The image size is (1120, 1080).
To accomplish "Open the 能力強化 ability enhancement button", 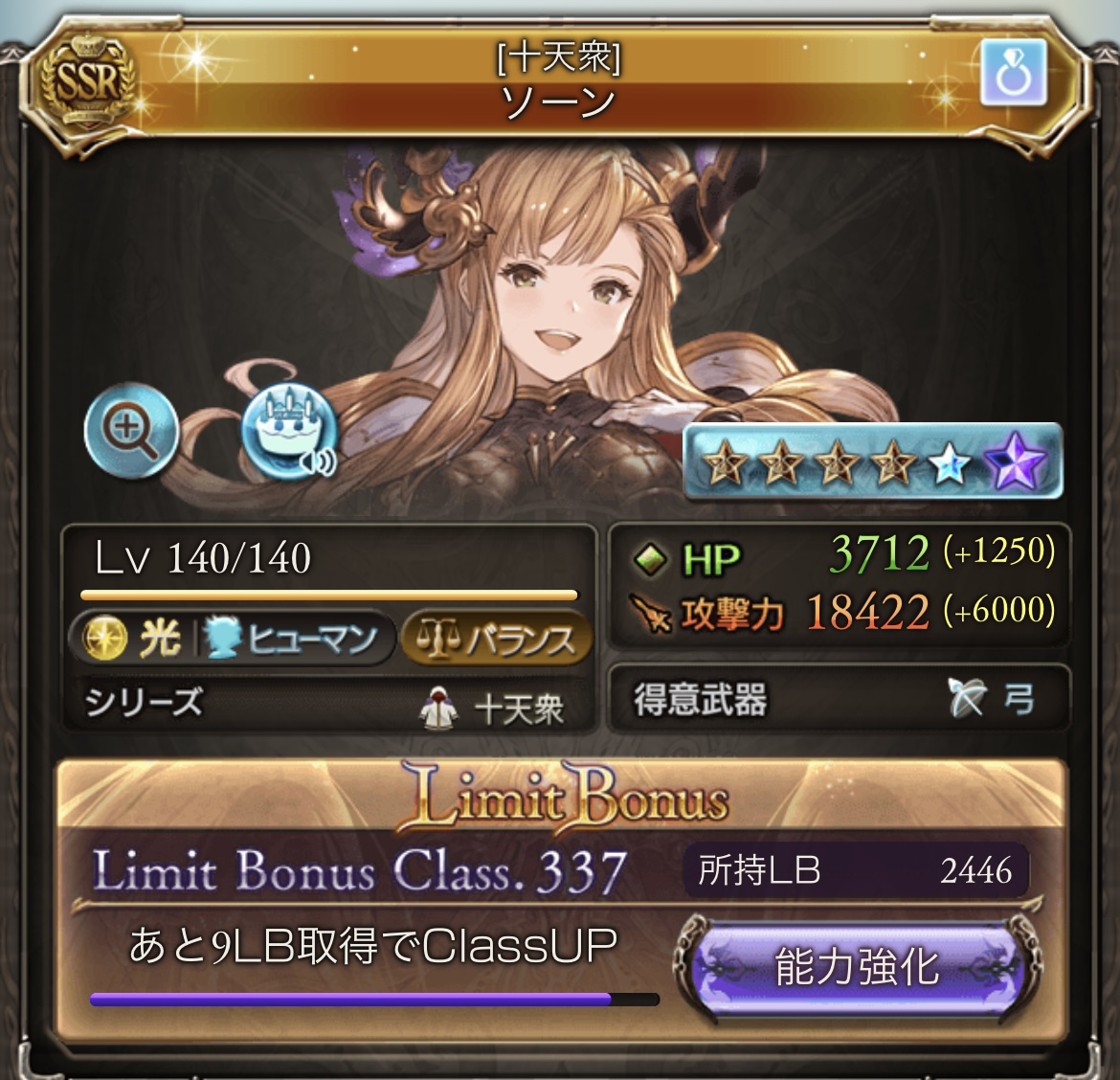I will pyautogui.click(x=857, y=967).
